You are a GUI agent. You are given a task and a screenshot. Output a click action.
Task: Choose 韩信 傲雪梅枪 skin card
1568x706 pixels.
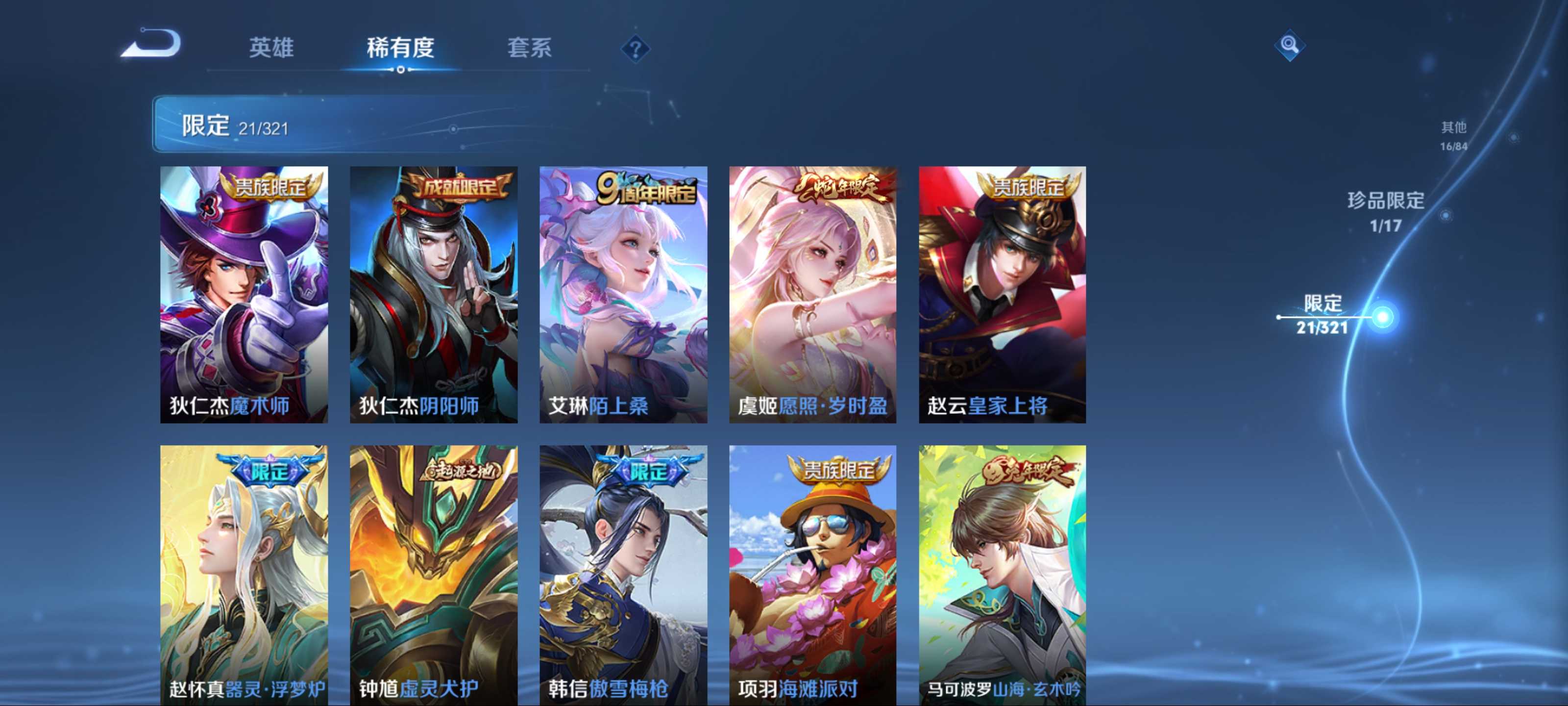623,575
